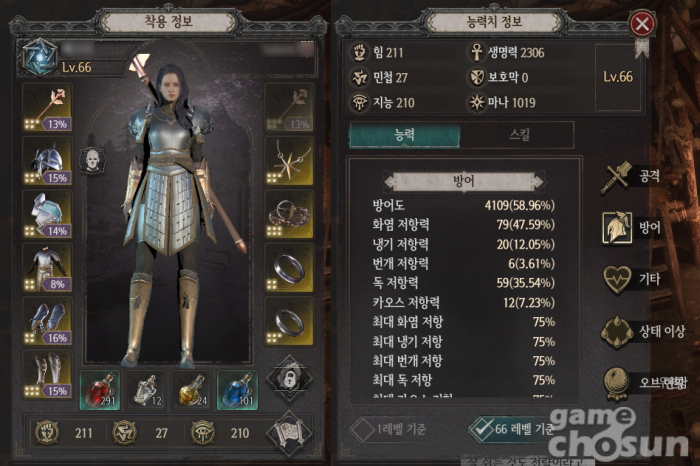Click the chest armor slot showing 8%
The width and height of the screenshot is (700, 466).
pyautogui.click(x=47, y=268)
